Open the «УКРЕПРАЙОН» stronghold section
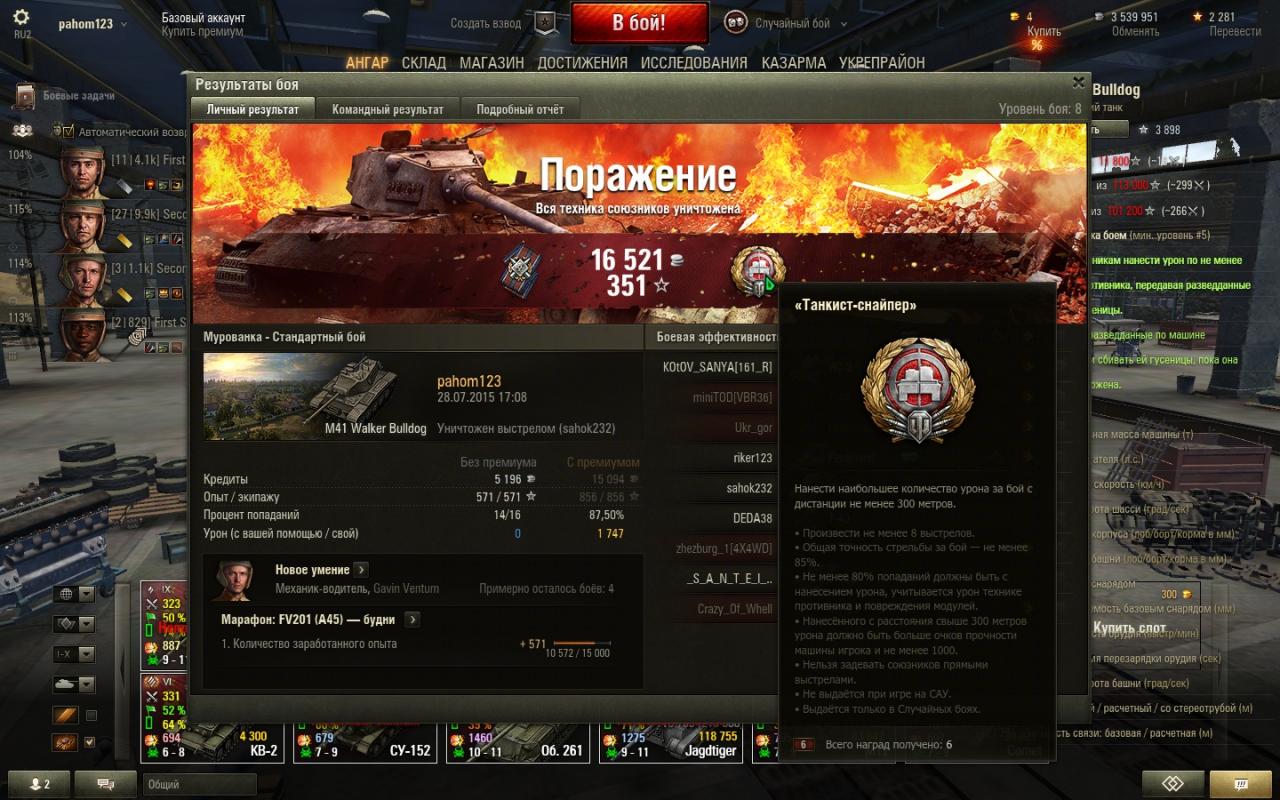The image size is (1280, 800). tap(882, 62)
